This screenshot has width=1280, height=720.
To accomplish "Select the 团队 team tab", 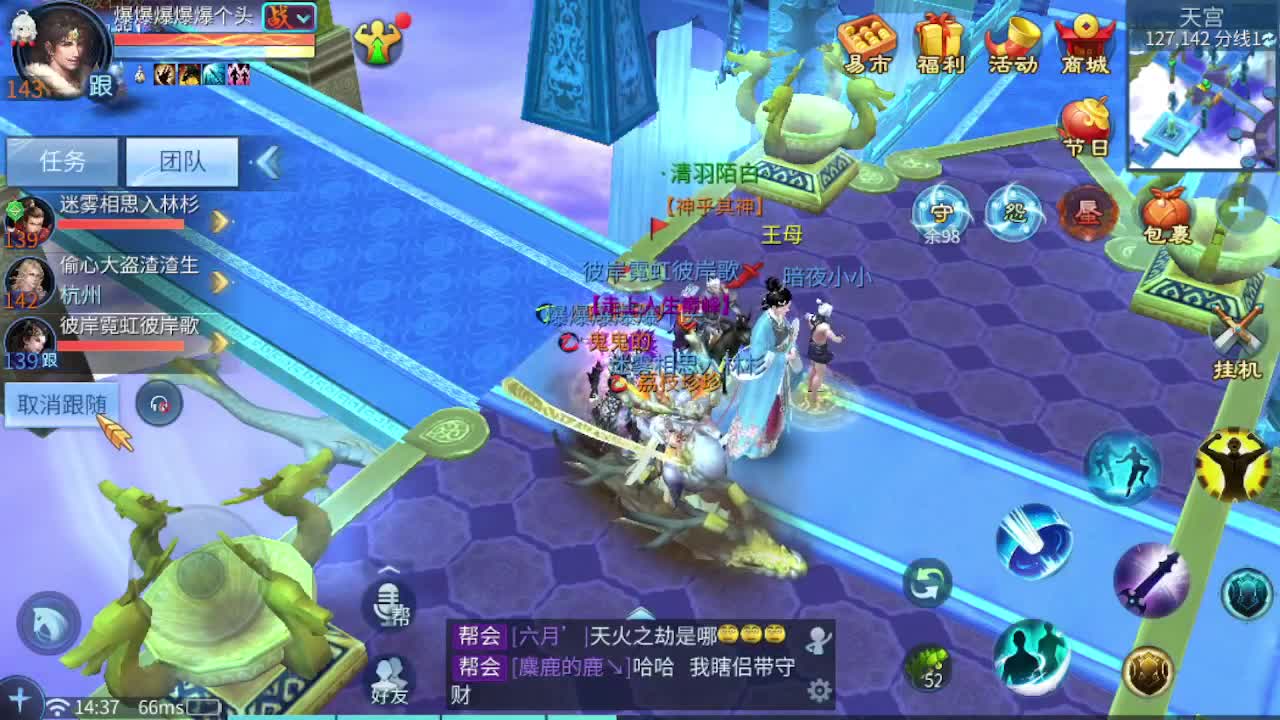I will coord(182,160).
